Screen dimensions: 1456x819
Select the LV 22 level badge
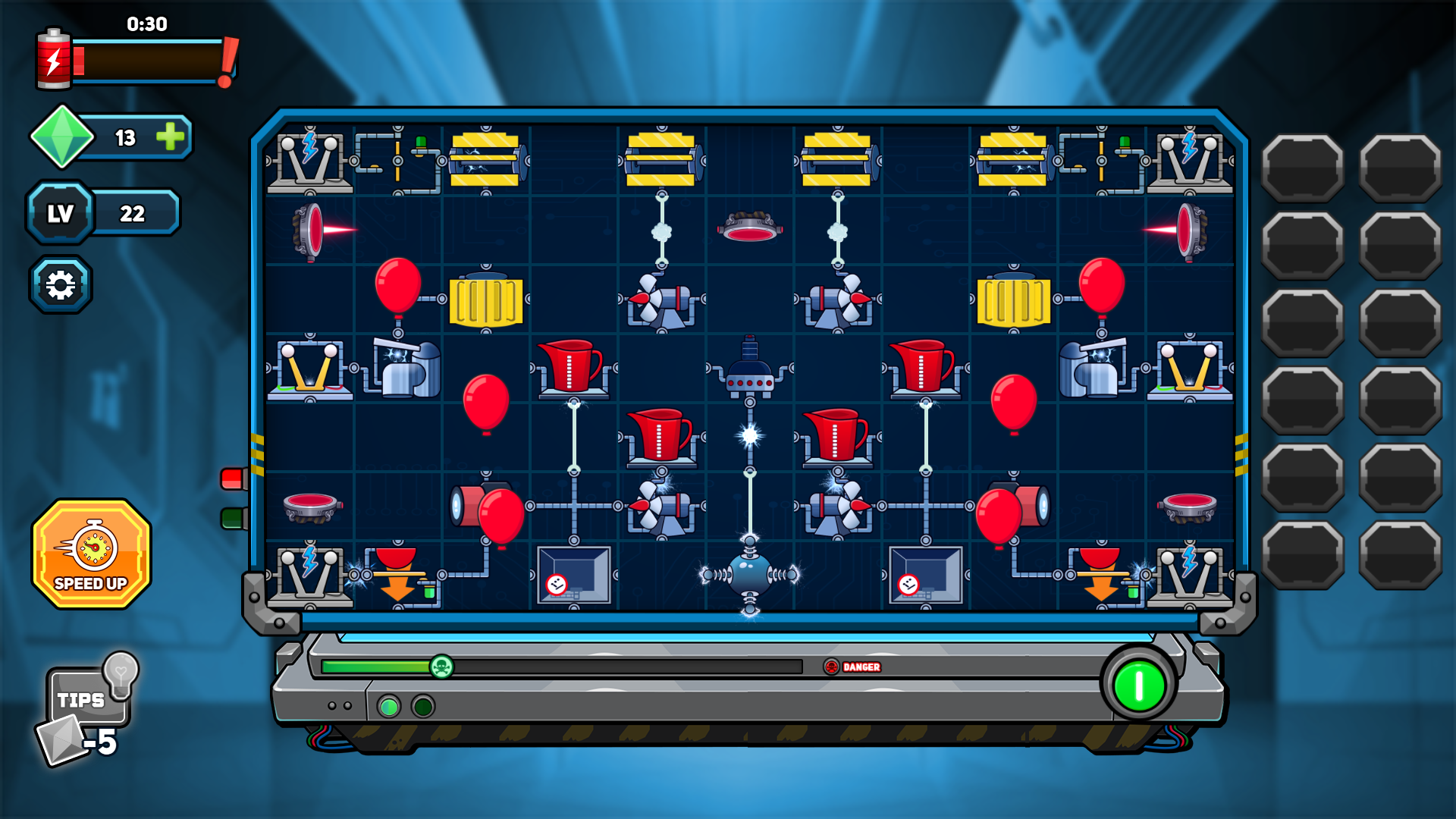[x=60, y=213]
